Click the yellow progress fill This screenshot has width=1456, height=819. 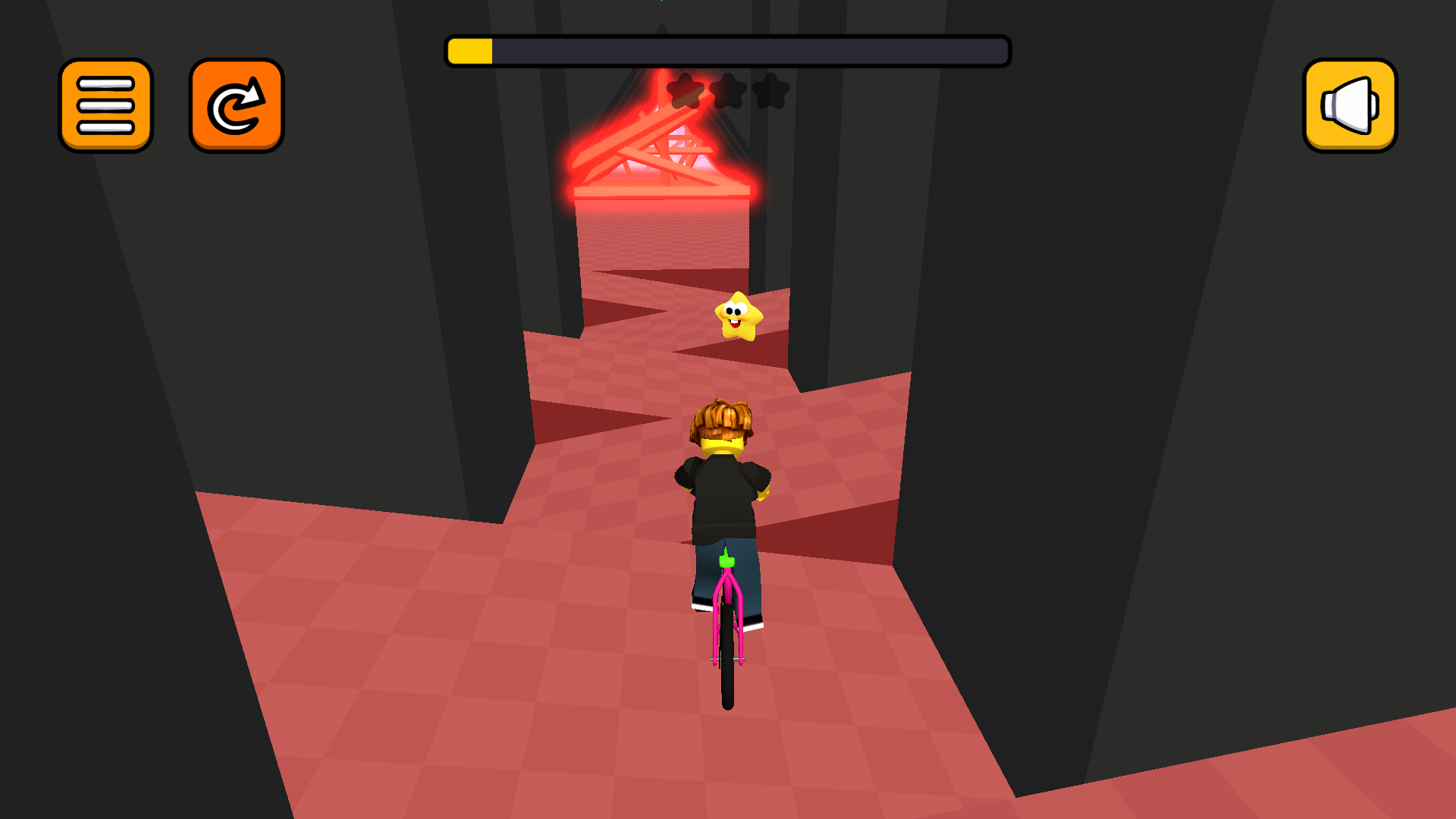pyautogui.click(x=472, y=50)
